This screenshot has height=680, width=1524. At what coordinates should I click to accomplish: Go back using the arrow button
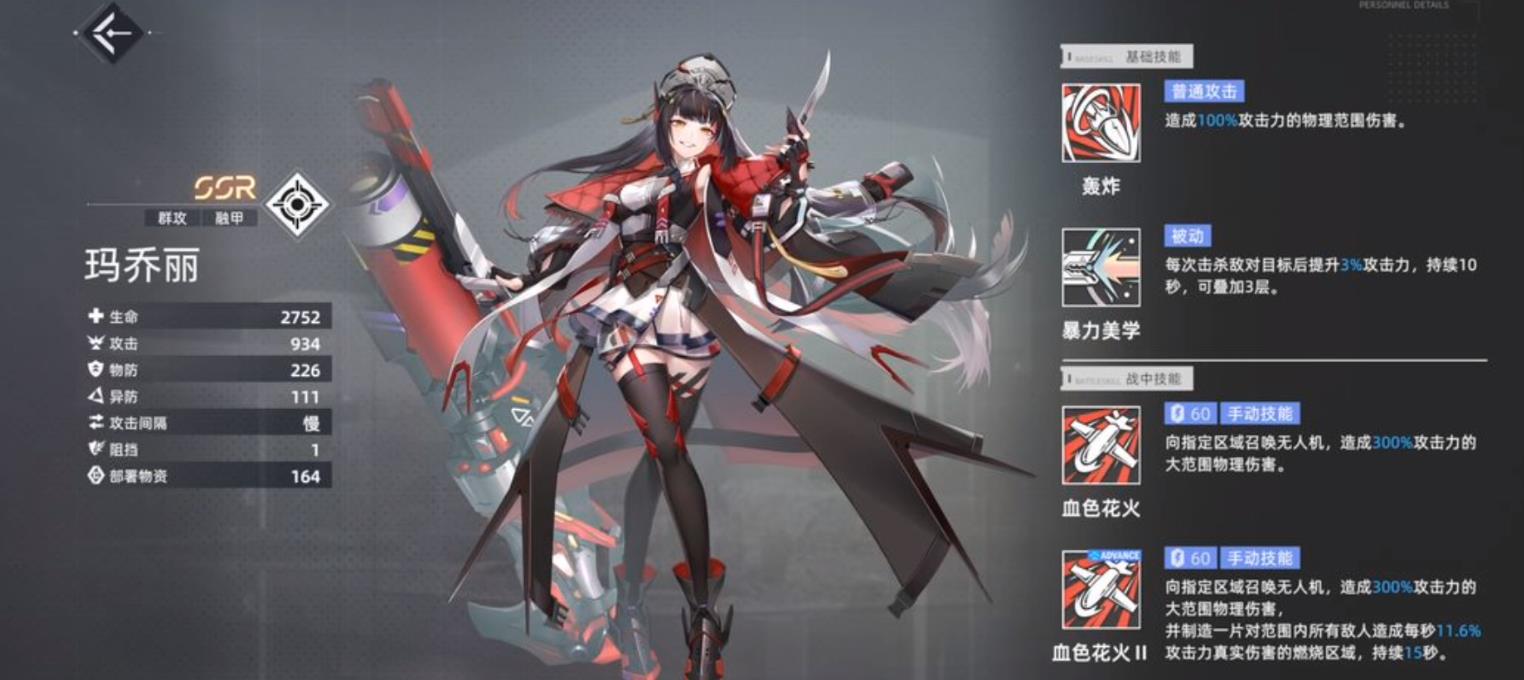(x=111, y=33)
